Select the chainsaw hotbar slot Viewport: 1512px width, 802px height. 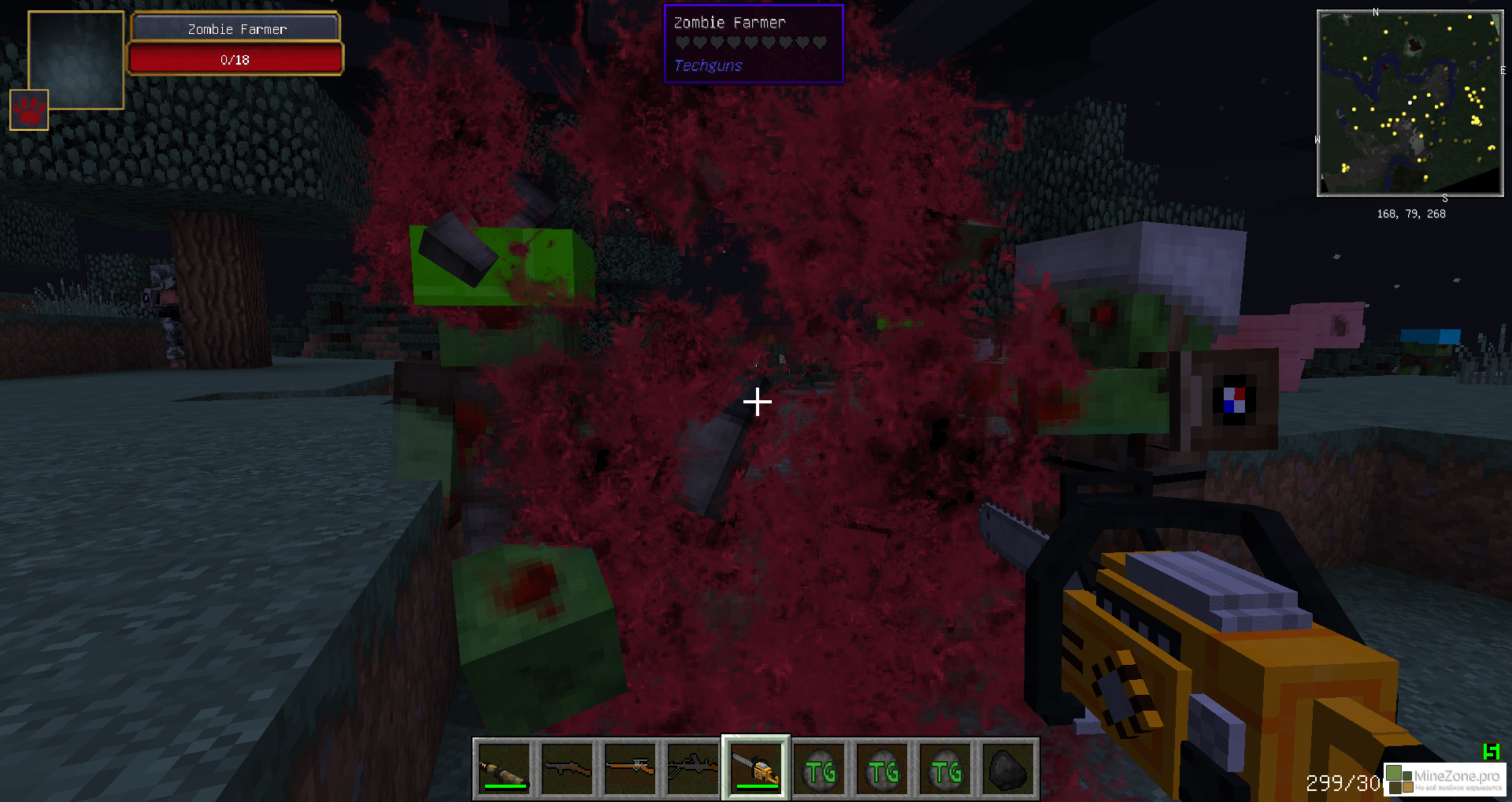(755, 769)
